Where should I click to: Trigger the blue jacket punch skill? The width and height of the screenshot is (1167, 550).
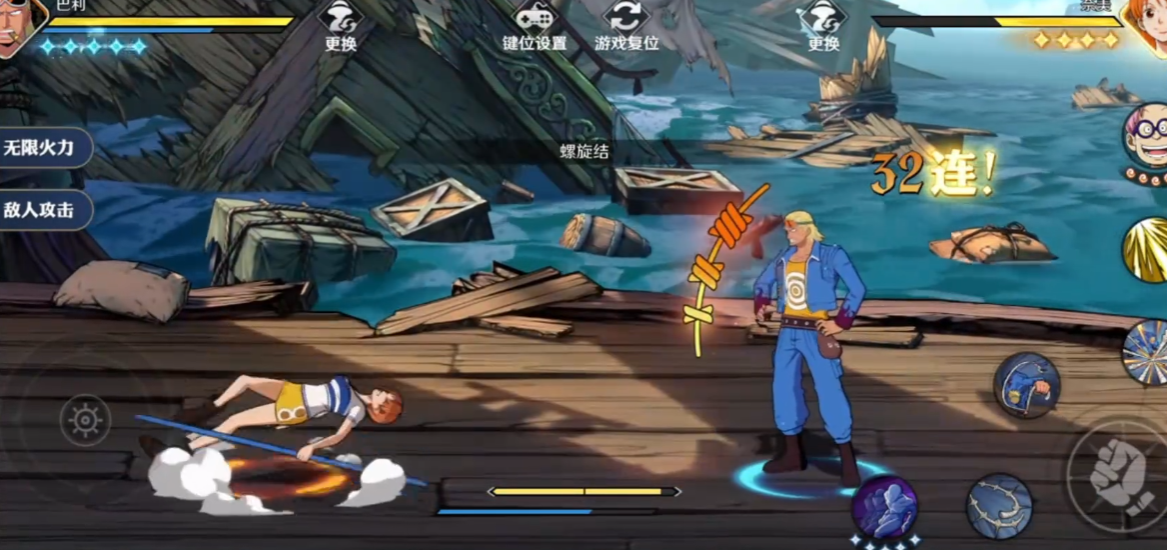(x=1026, y=385)
